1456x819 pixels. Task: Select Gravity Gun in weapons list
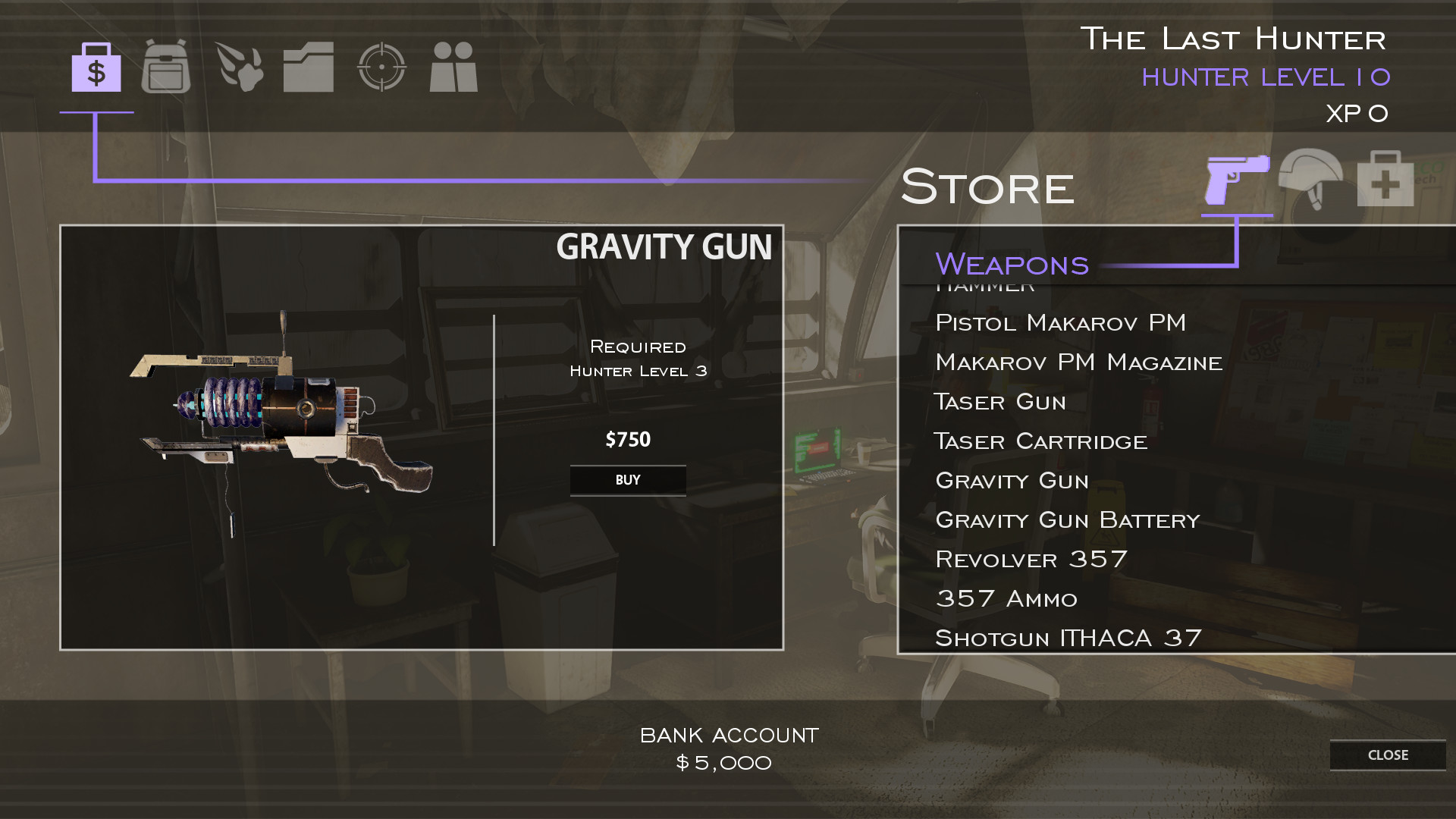(1012, 481)
